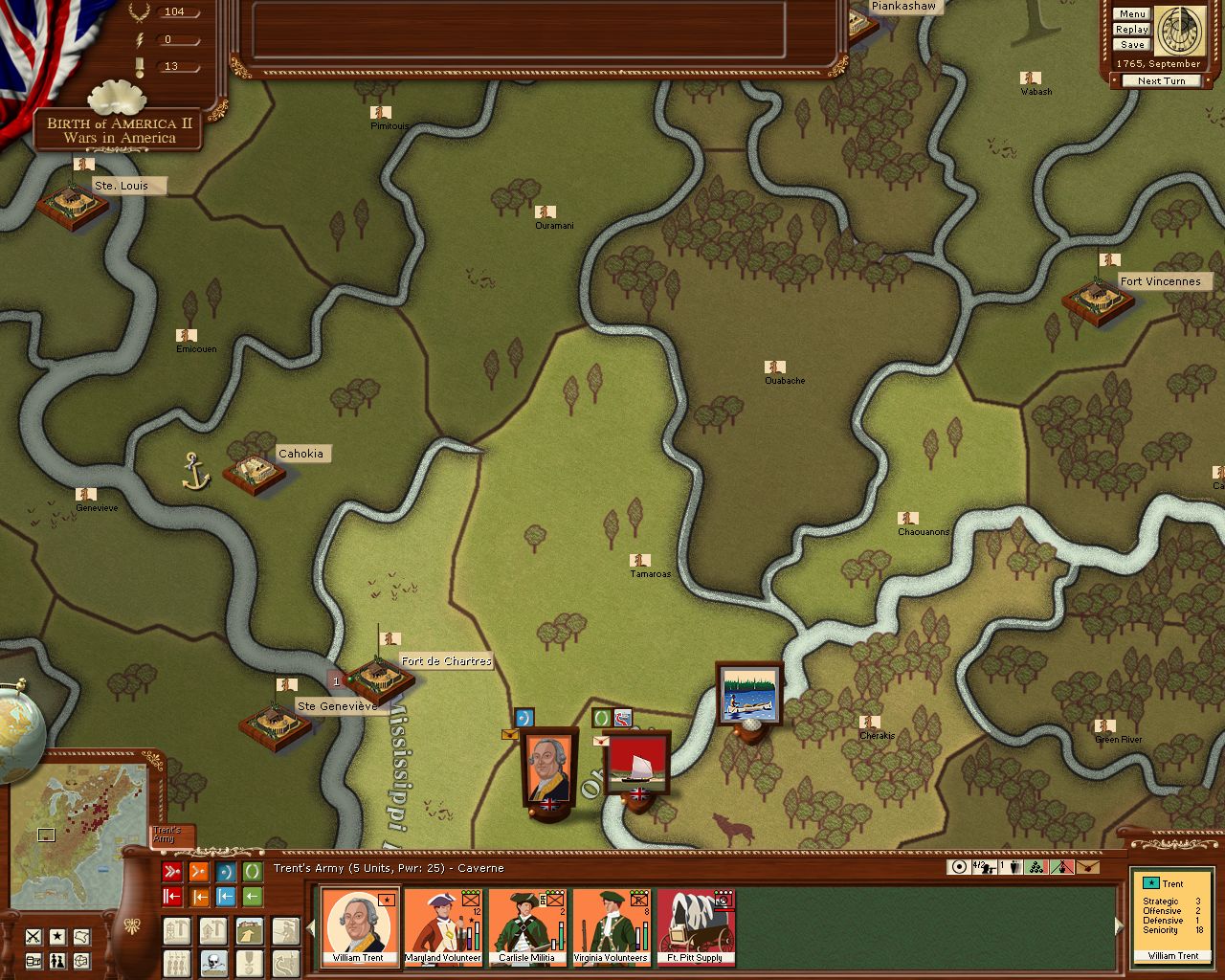Select the Trent's Army tab
The image size is (1225, 980).
tap(171, 836)
